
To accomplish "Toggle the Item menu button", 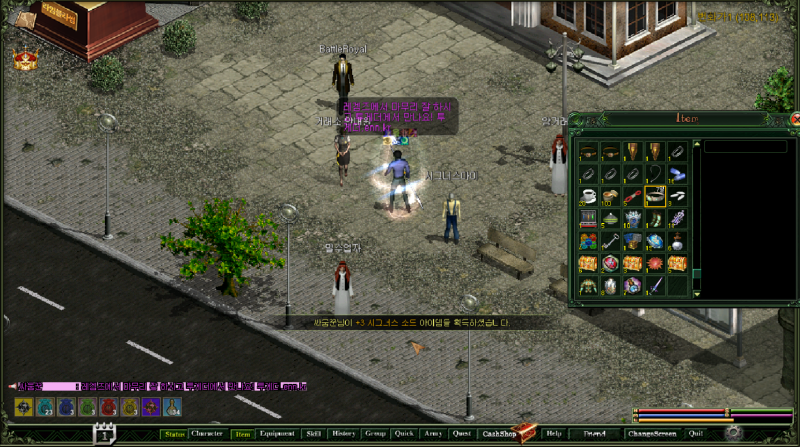I will pos(243,434).
